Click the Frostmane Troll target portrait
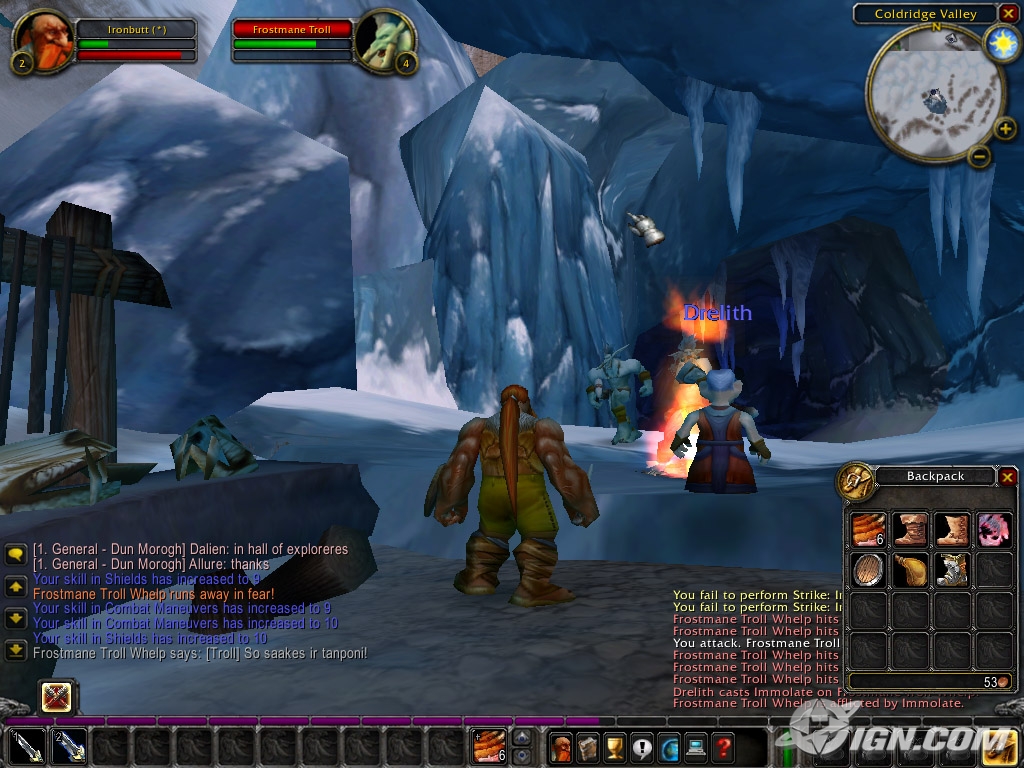Image resolution: width=1024 pixels, height=768 pixels. click(x=385, y=40)
